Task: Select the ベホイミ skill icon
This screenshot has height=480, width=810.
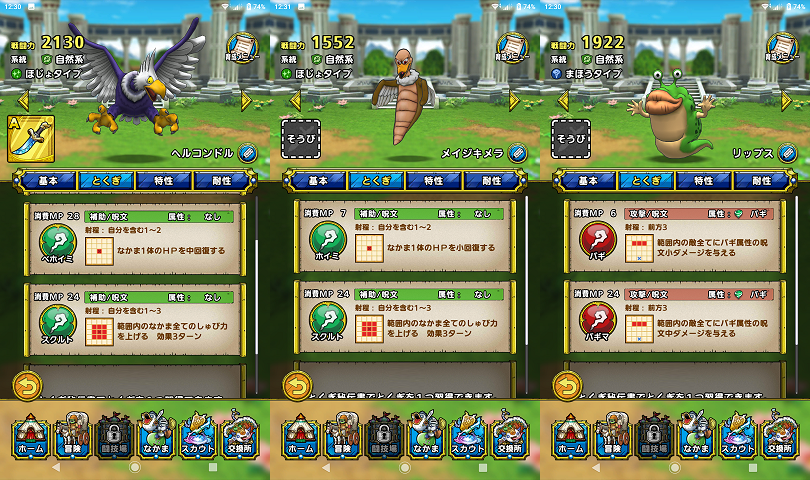Action: [56, 243]
